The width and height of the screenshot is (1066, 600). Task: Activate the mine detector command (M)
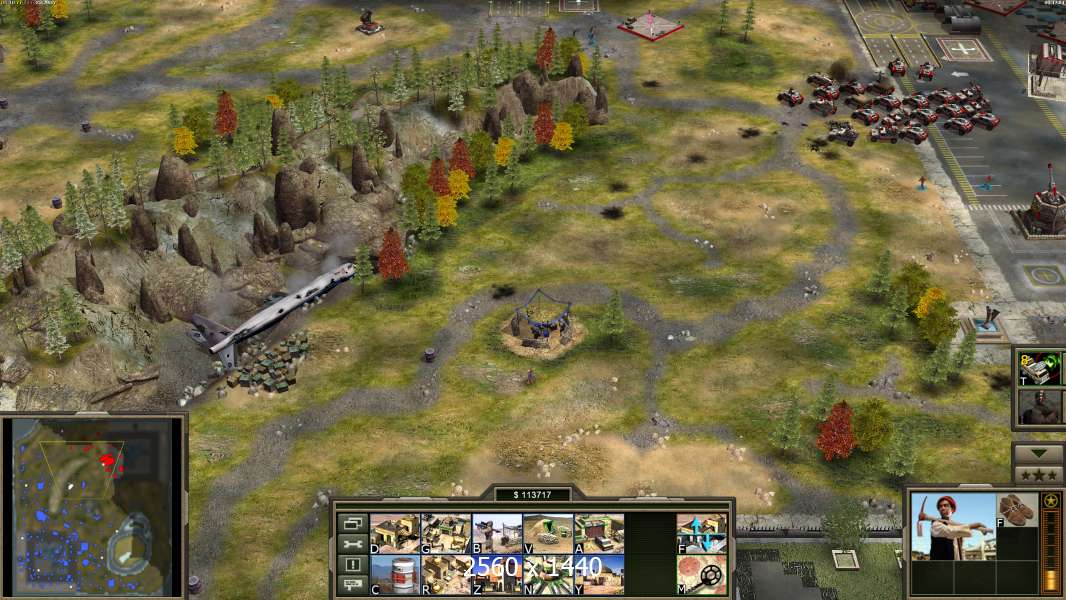coord(701,574)
